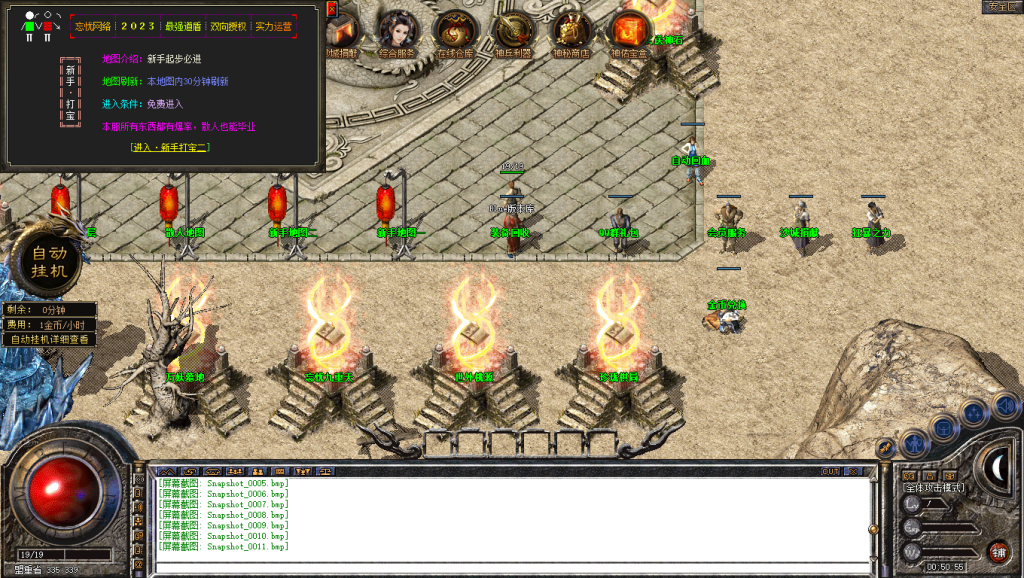Click the 忘忧网络 header link
The width and height of the screenshot is (1024, 578).
coord(94,26)
